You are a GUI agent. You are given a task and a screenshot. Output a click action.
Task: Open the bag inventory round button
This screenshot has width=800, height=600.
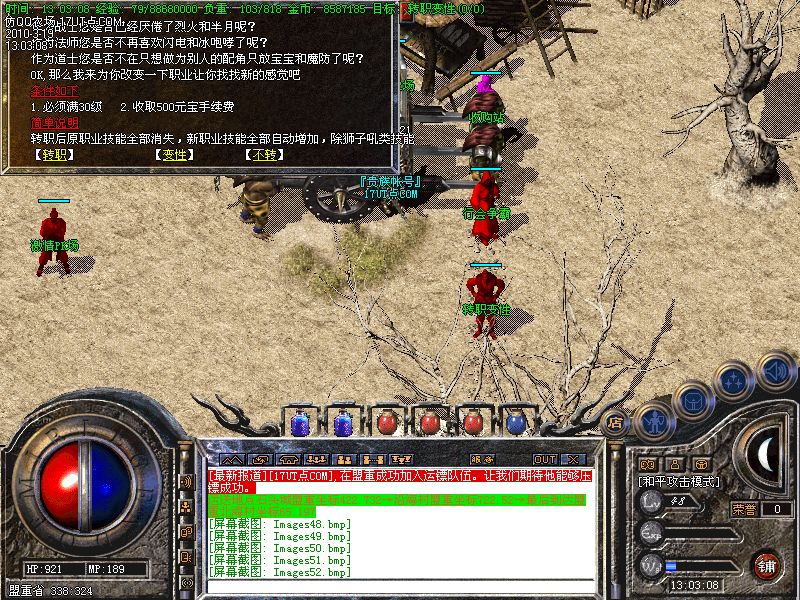click(694, 399)
